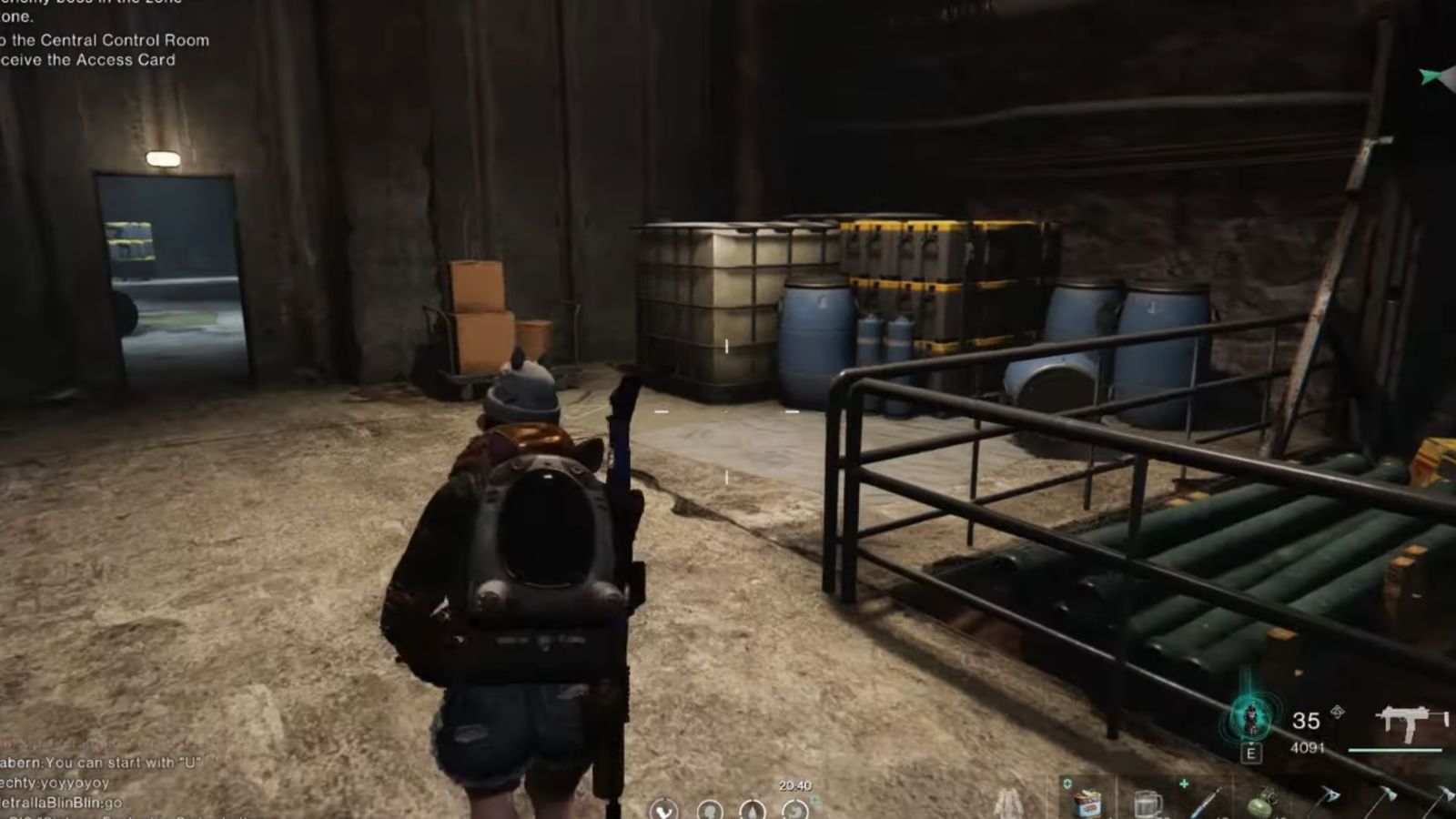Select the drink mug item in the hotbar
Viewport: 1456px width, 819px height.
1147,803
